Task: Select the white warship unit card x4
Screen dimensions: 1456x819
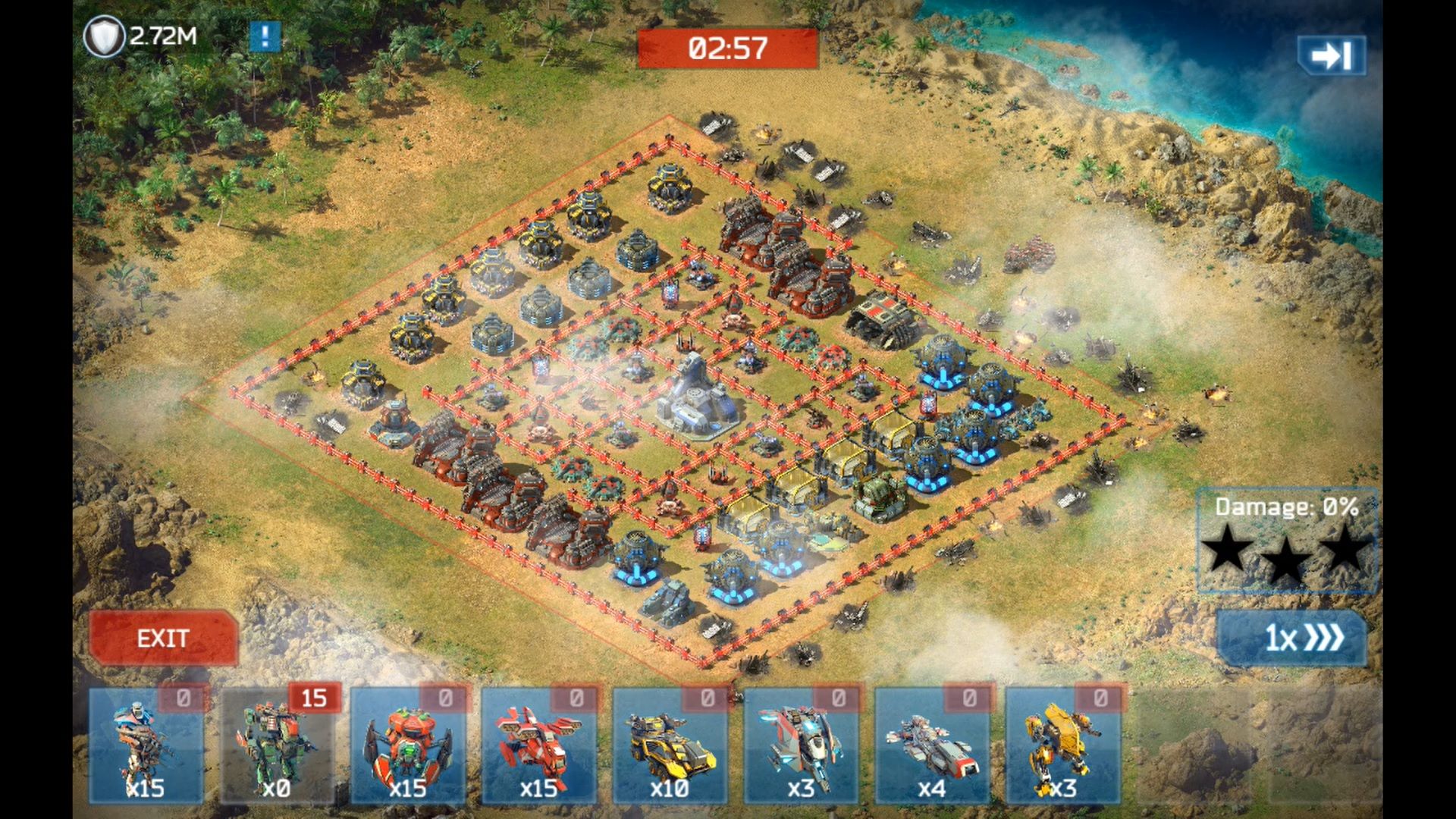Action: 932,745
